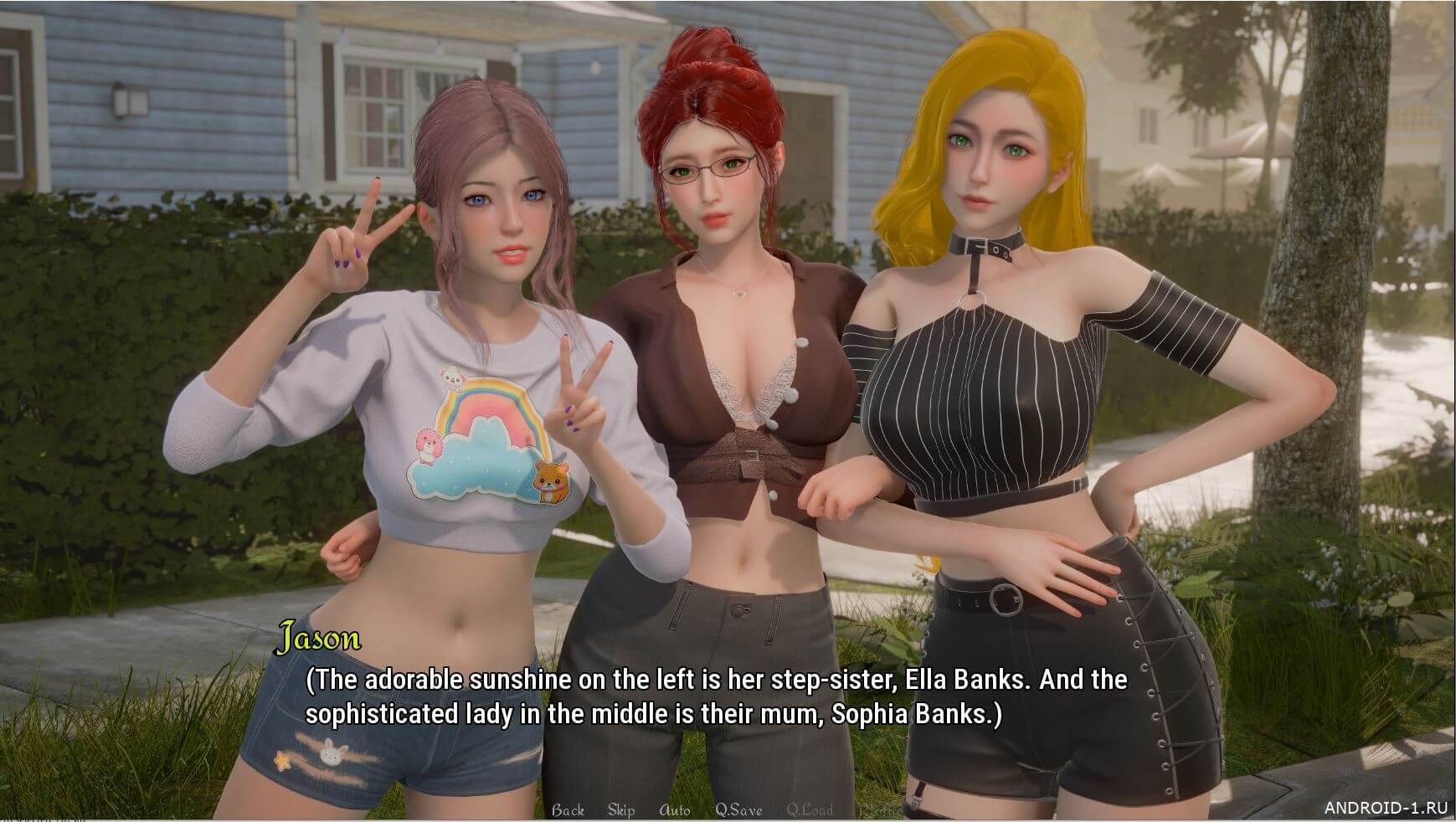Viewport: 1456px width, 822px height.
Task: Activate the Skip button
Action: (x=621, y=809)
